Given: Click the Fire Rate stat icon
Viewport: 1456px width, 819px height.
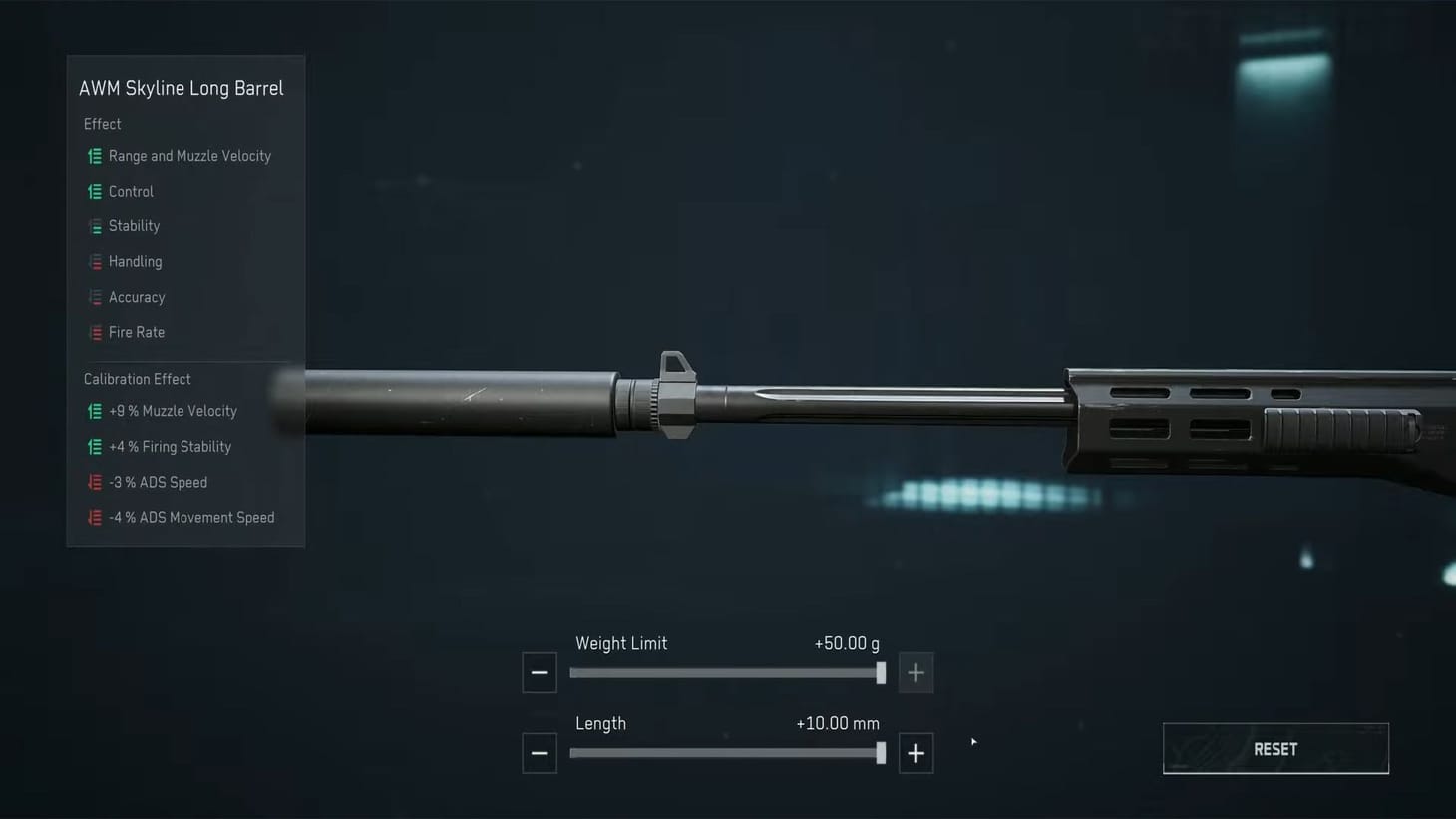Looking at the screenshot, I should (x=95, y=332).
